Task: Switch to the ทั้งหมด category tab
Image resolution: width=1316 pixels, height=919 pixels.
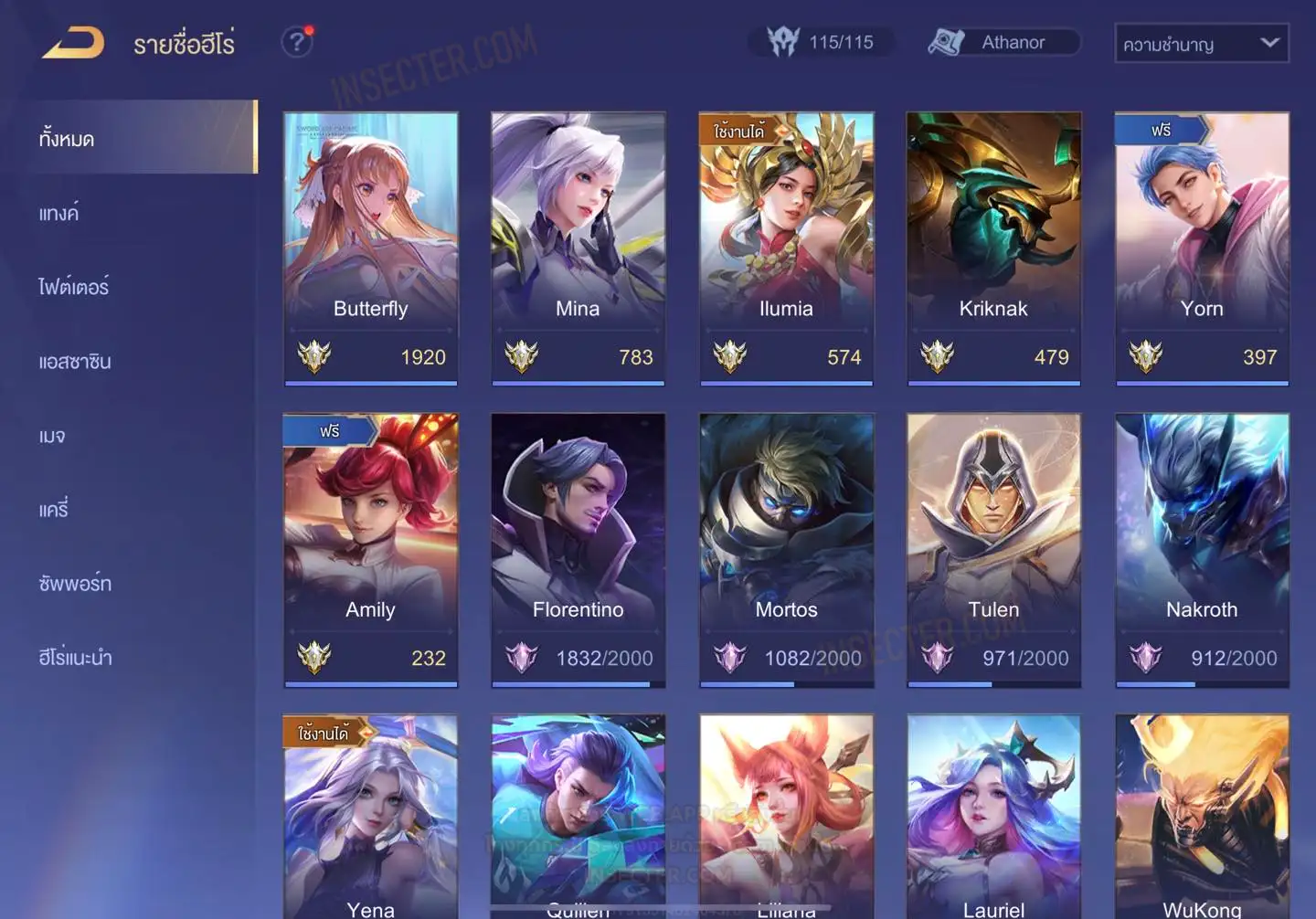Action: pos(68,139)
